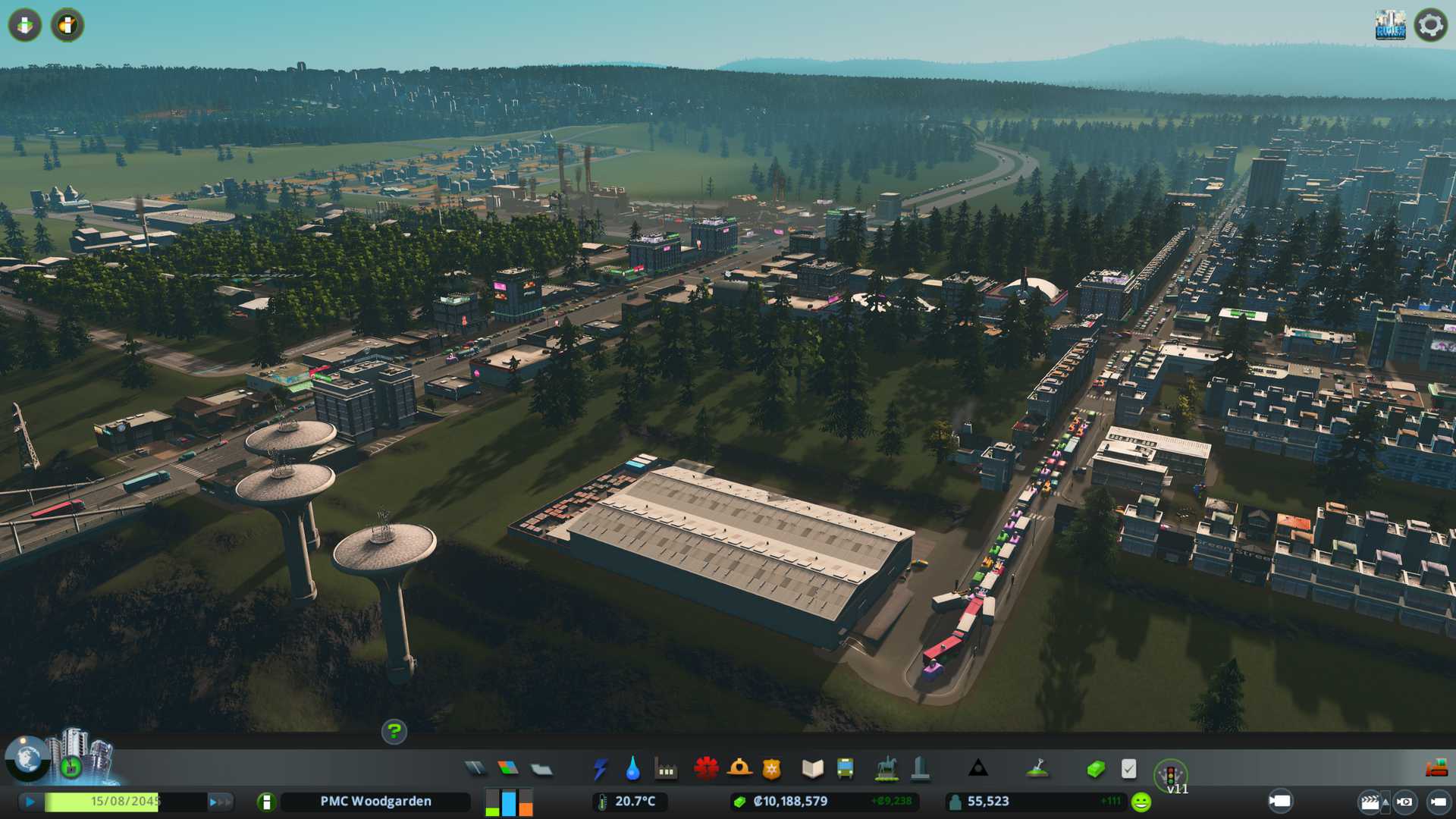Open the Policies checkmark panel
The image size is (1456, 819).
click(x=1128, y=769)
